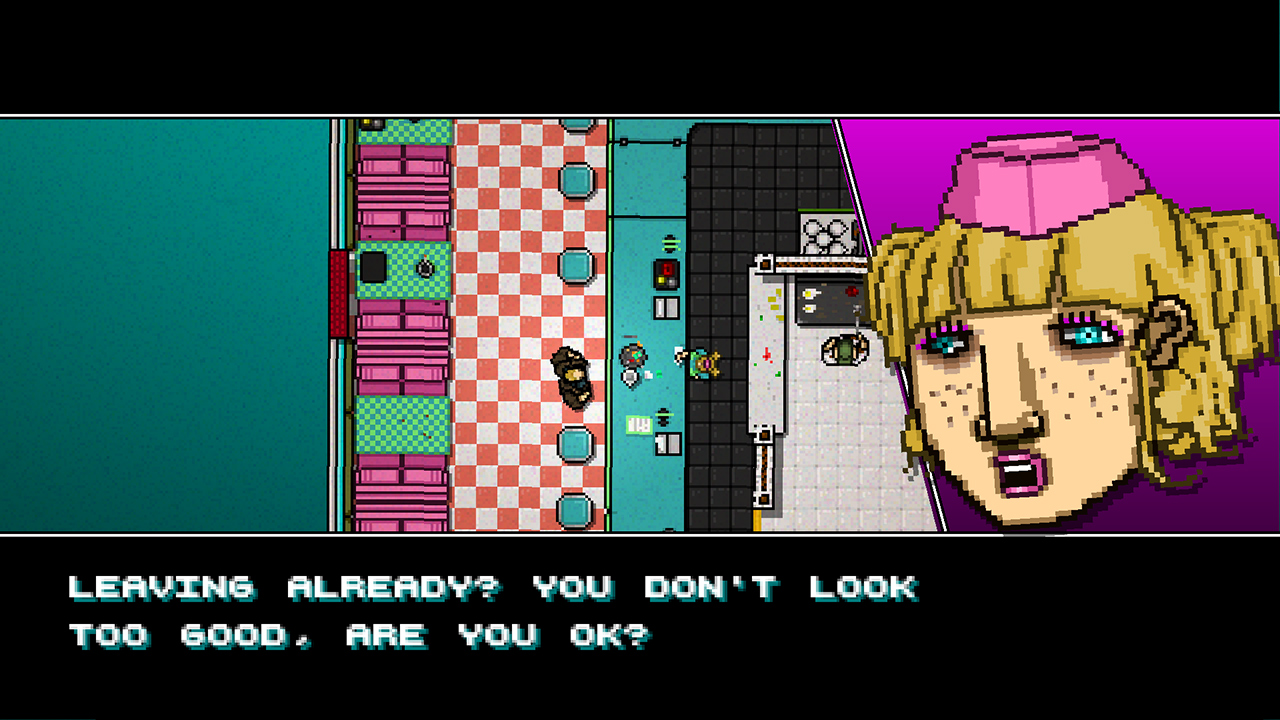The image size is (1280, 720).
Task: Click the cook working in the kitchen
Action: [842, 351]
